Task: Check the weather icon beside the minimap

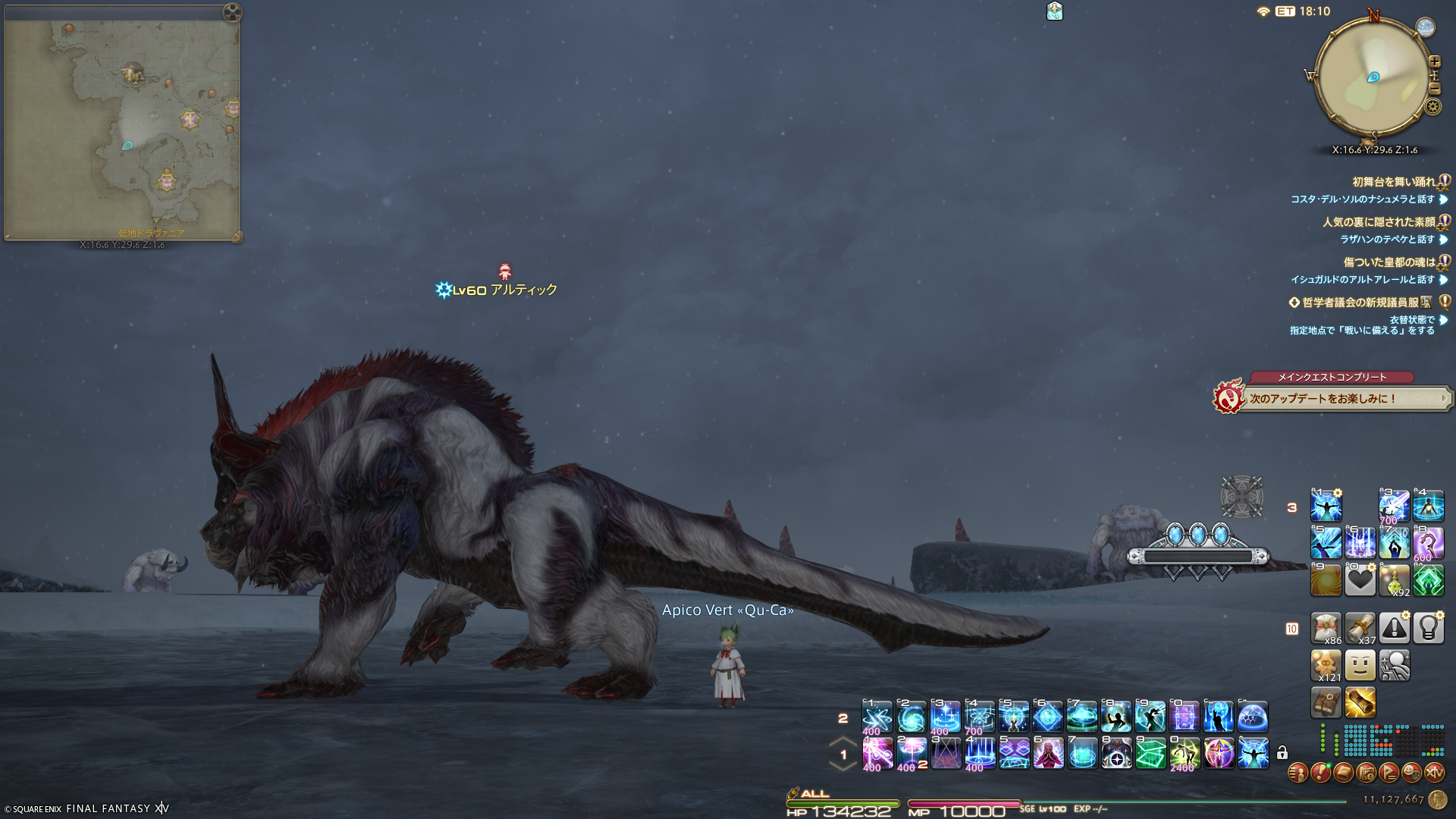Action: click(x=1426, y=27)
